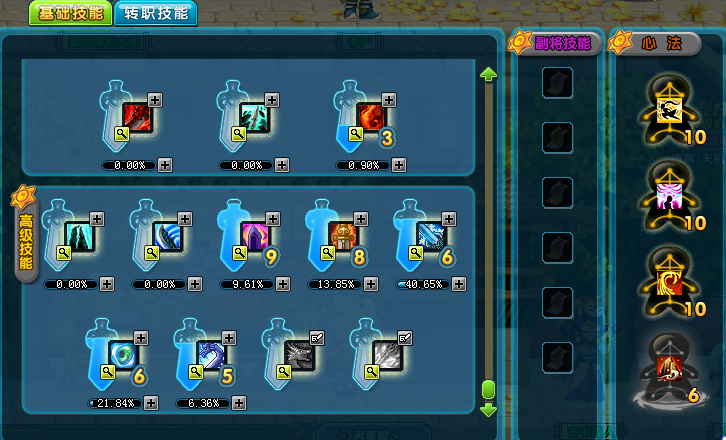Viewport: 726px width, 440px height.
Task: Select the fire skill icon at level 3
Action: (371, 116)
